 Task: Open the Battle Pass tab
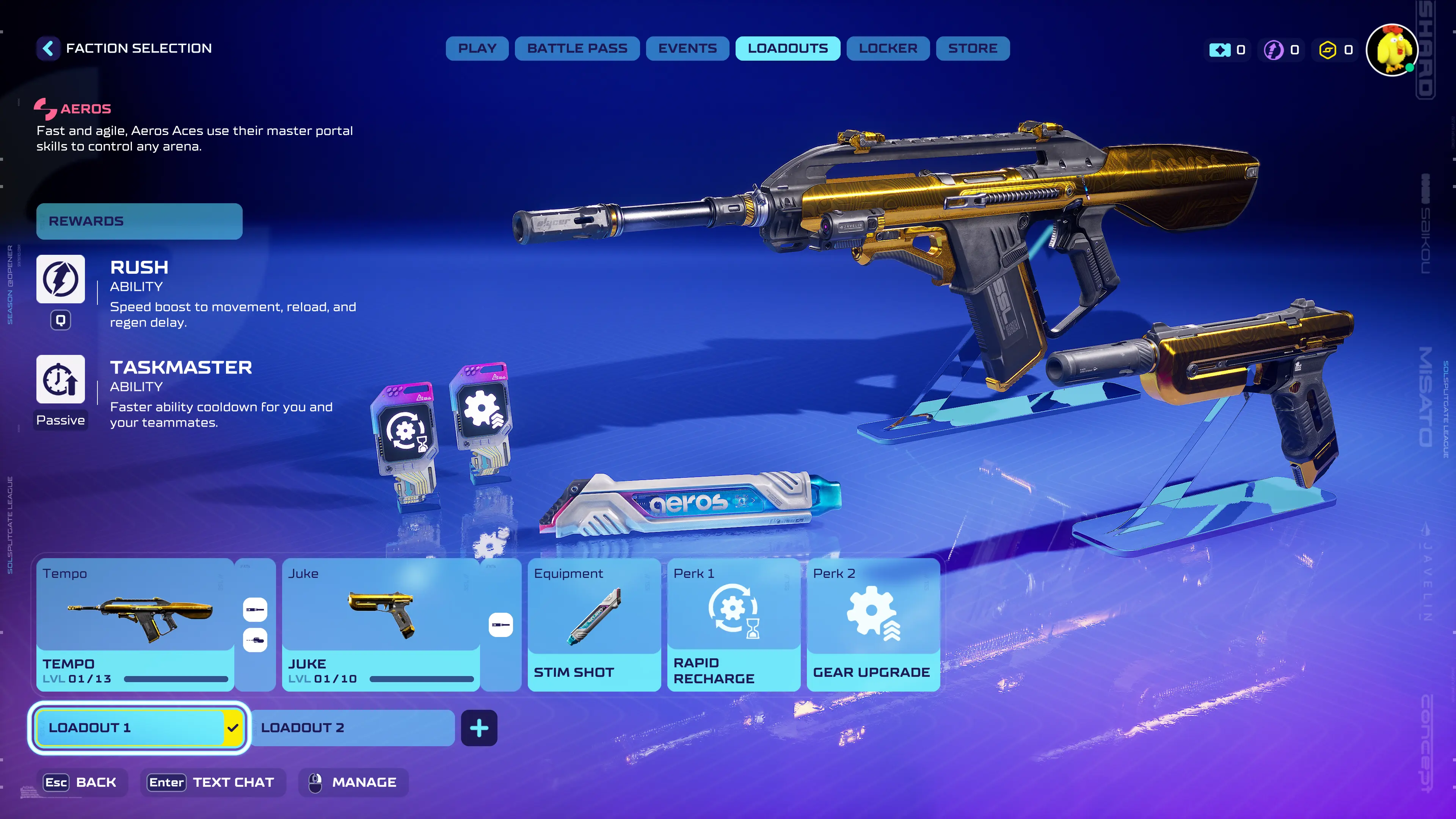tap(576, 49)
